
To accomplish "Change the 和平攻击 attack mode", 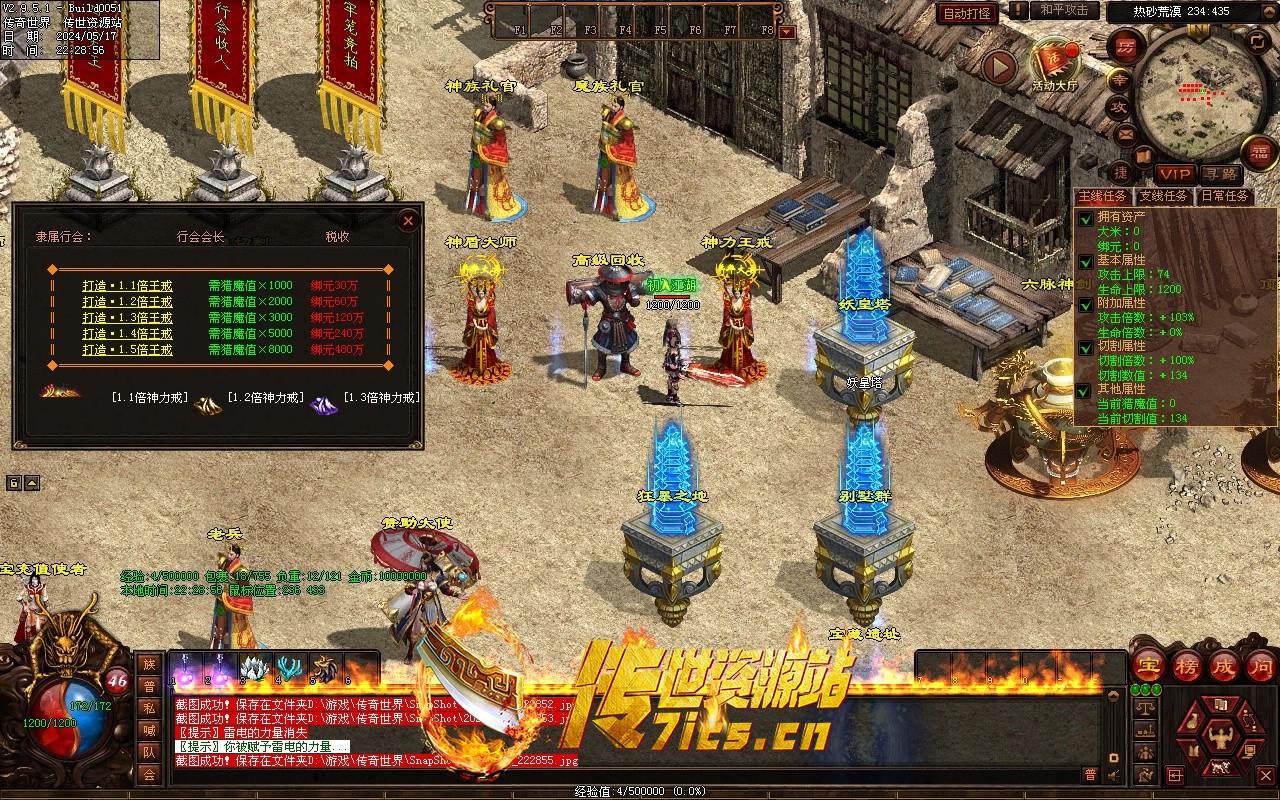I will click(x=1063, y=10).
